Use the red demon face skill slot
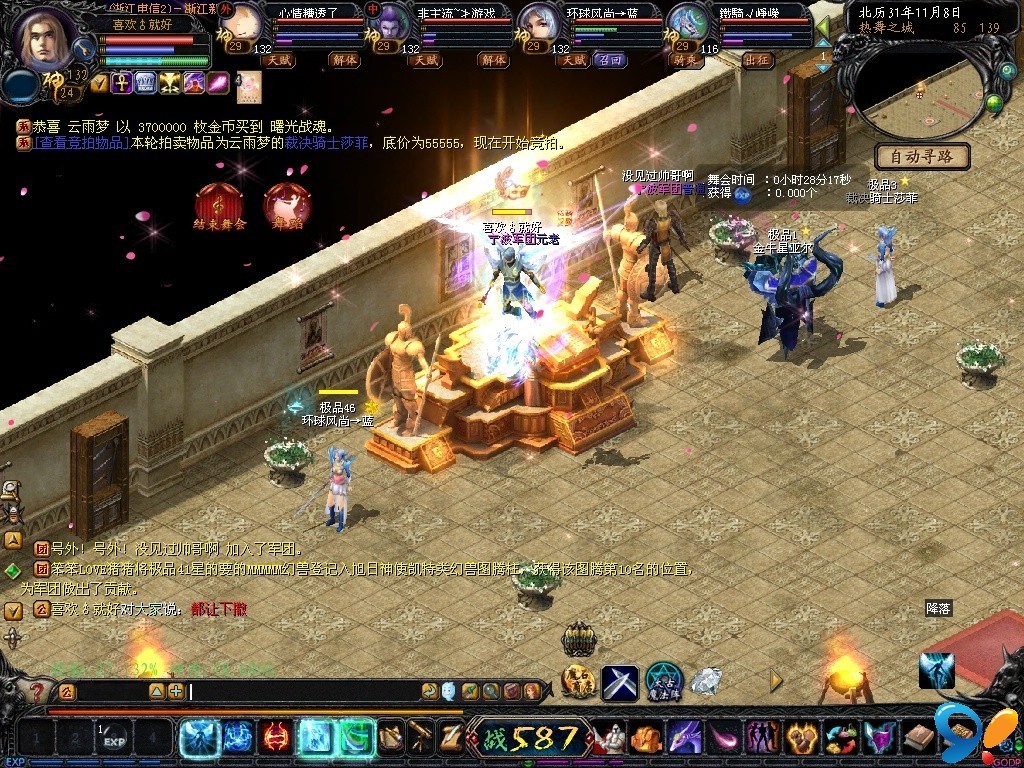1024x768 pixels. click(275, 738)
